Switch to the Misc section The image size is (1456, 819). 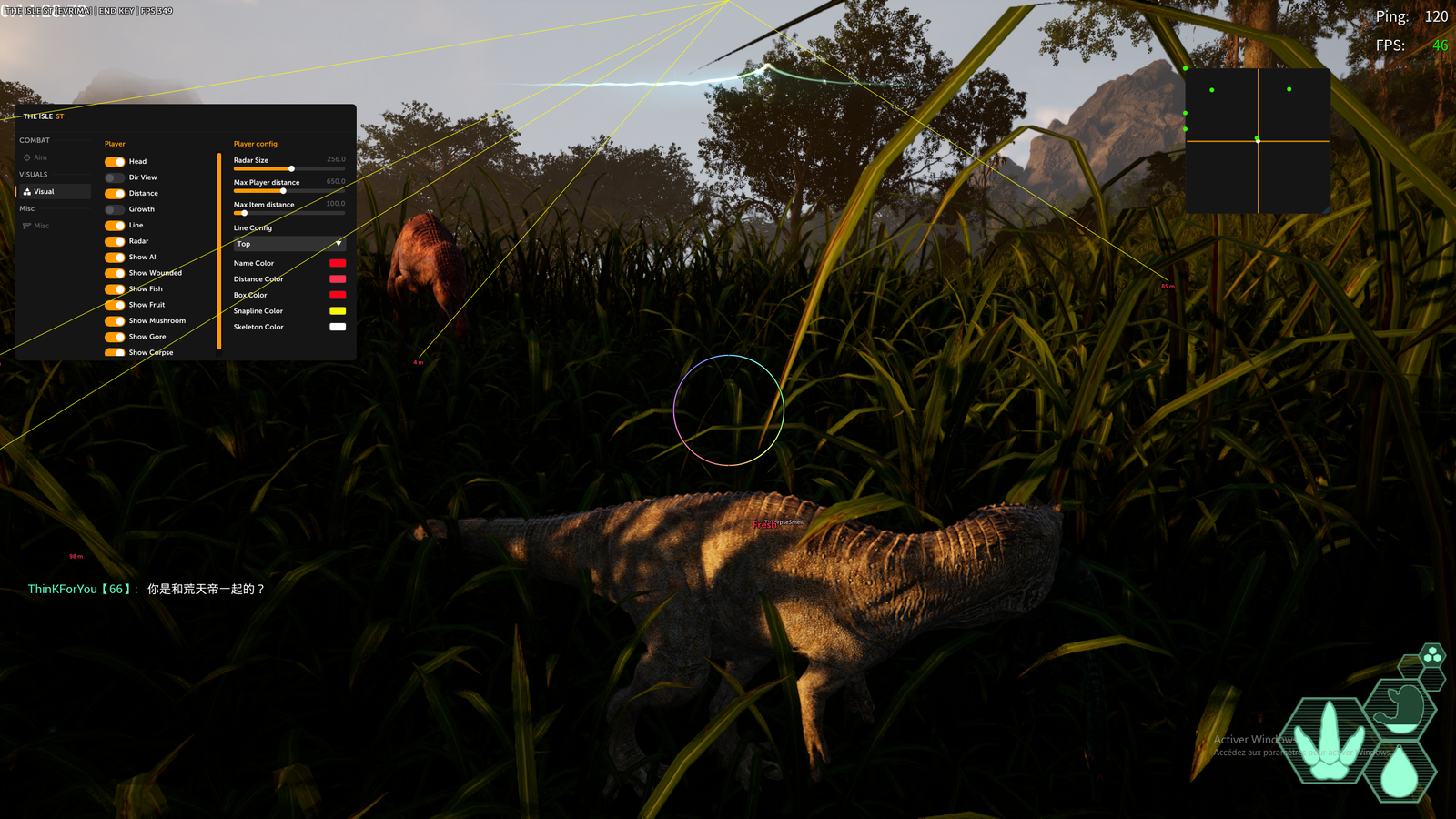41,226
